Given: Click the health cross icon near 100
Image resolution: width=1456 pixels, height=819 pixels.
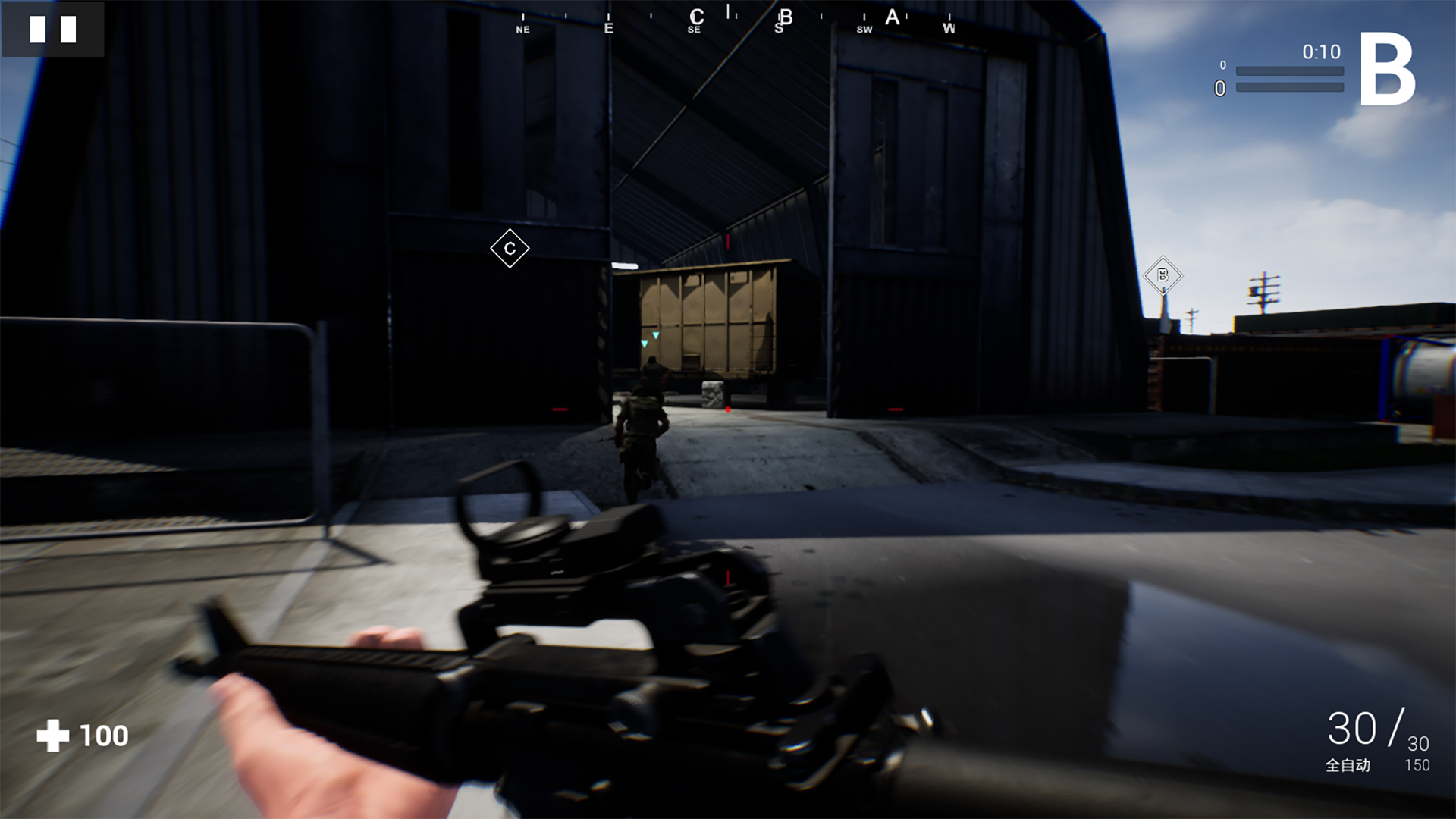Looking at the screenshot, I should 53,734.
